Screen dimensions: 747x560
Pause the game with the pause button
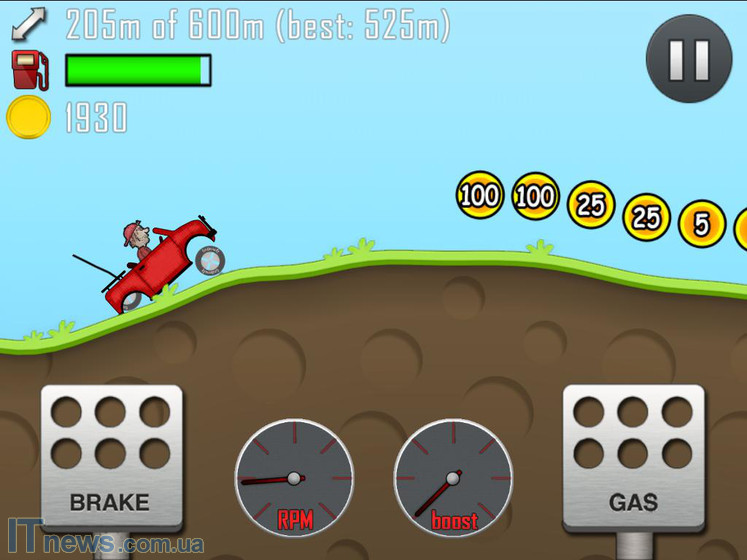point(688,59)
